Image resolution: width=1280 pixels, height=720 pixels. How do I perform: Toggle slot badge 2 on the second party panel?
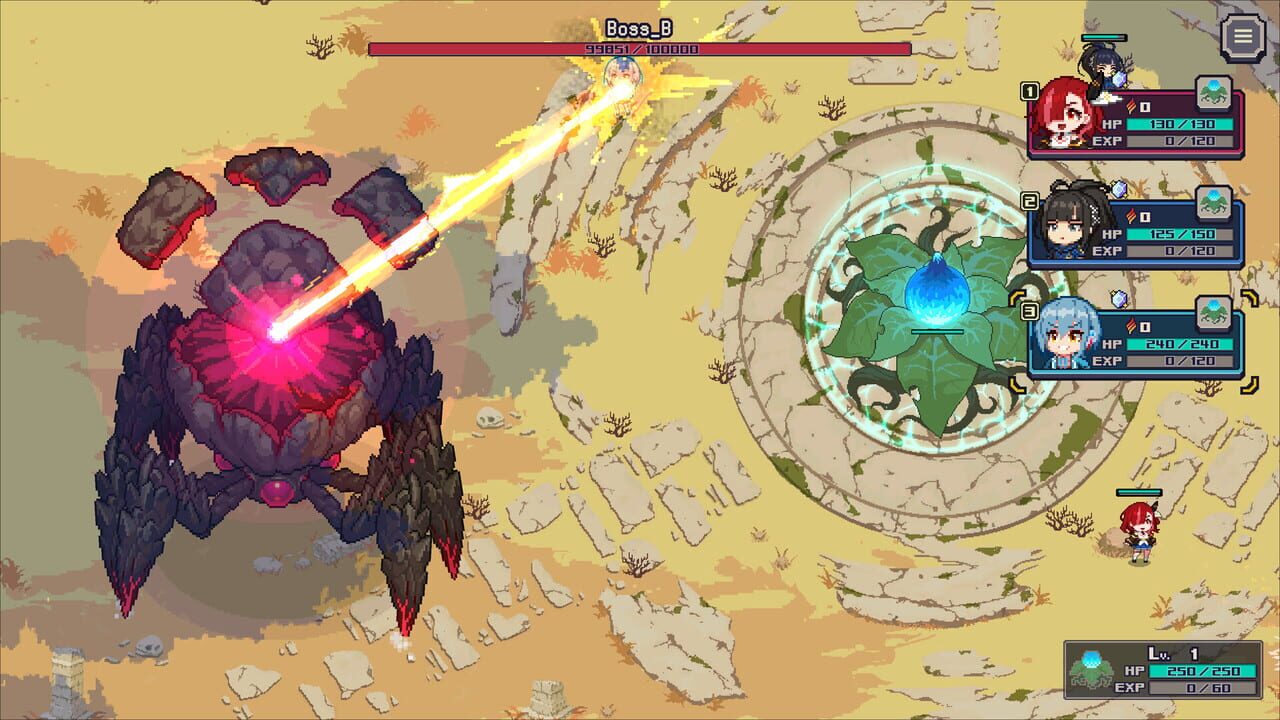pos(1029,199)
